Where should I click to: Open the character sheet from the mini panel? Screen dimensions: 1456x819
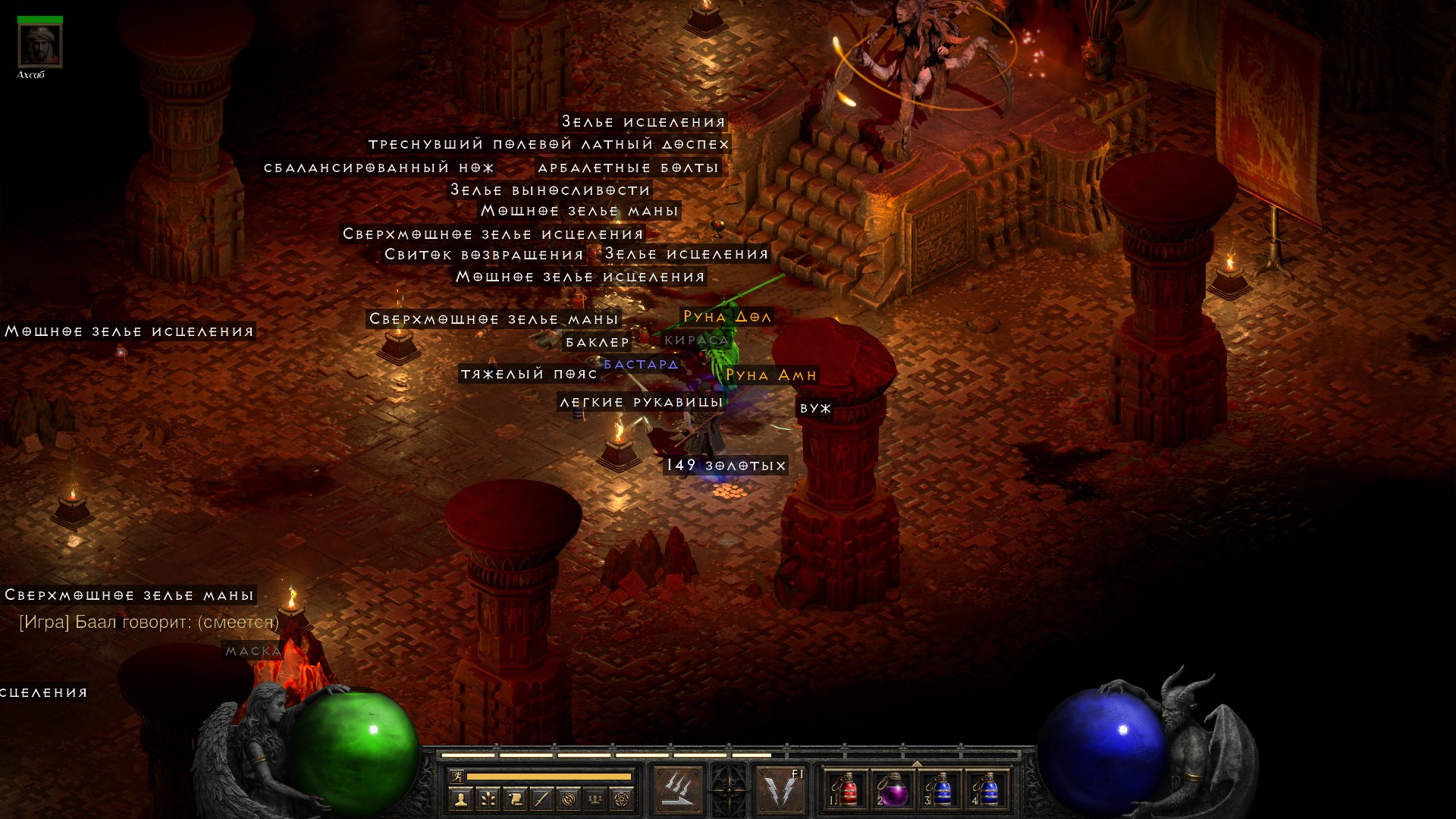click(460, 799)
